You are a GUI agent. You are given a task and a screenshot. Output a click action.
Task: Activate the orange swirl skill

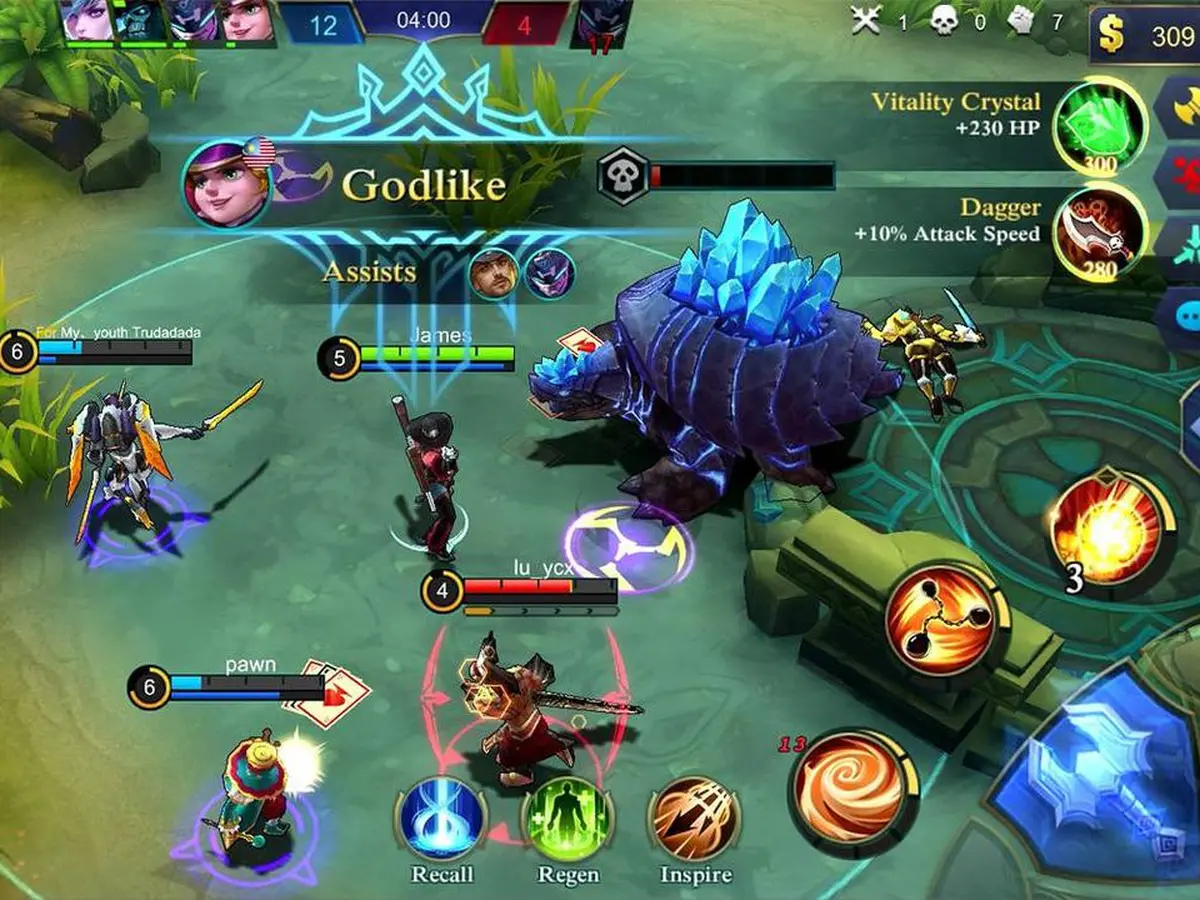point(853,792)
